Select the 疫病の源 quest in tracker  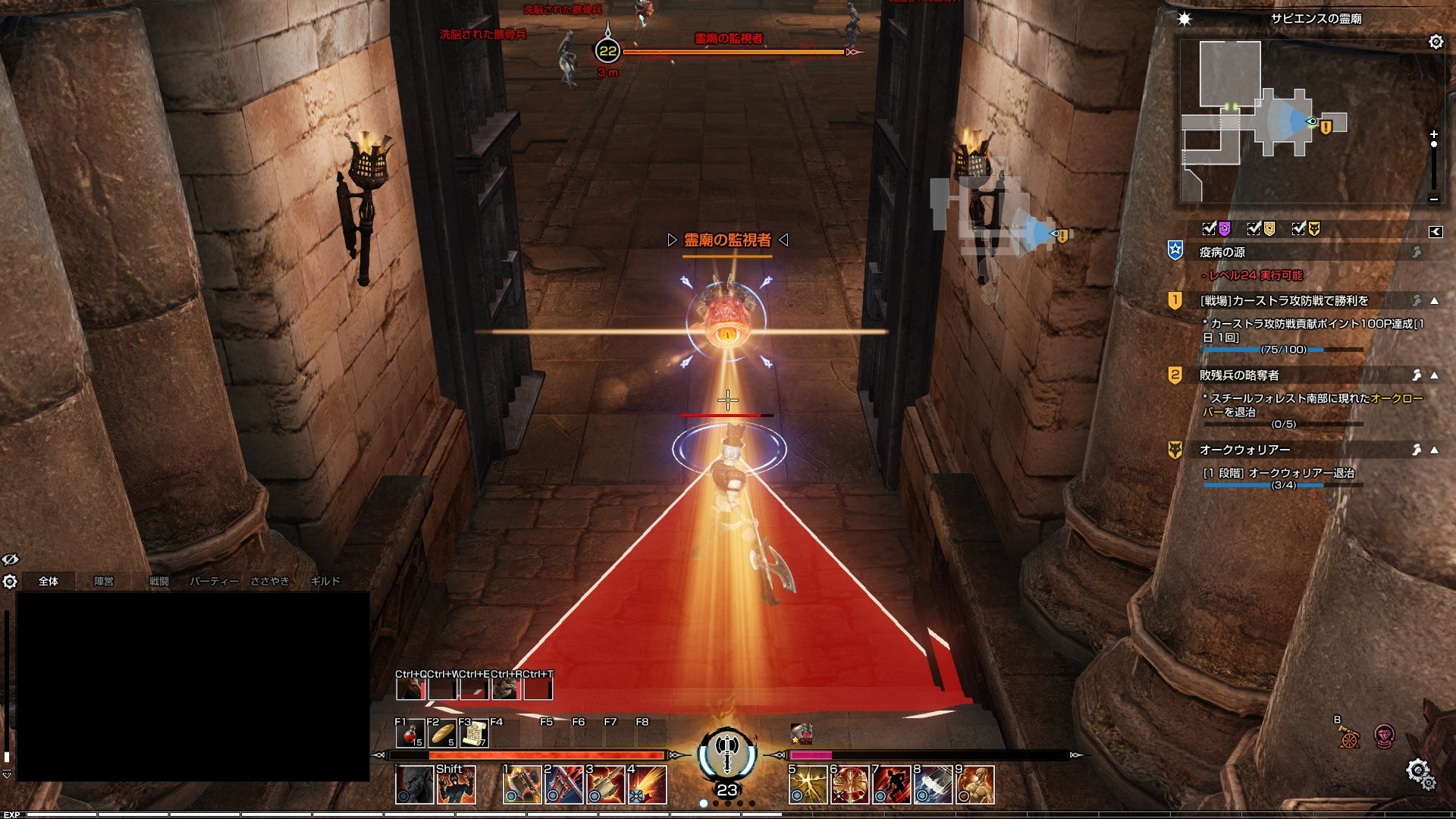1222,253
